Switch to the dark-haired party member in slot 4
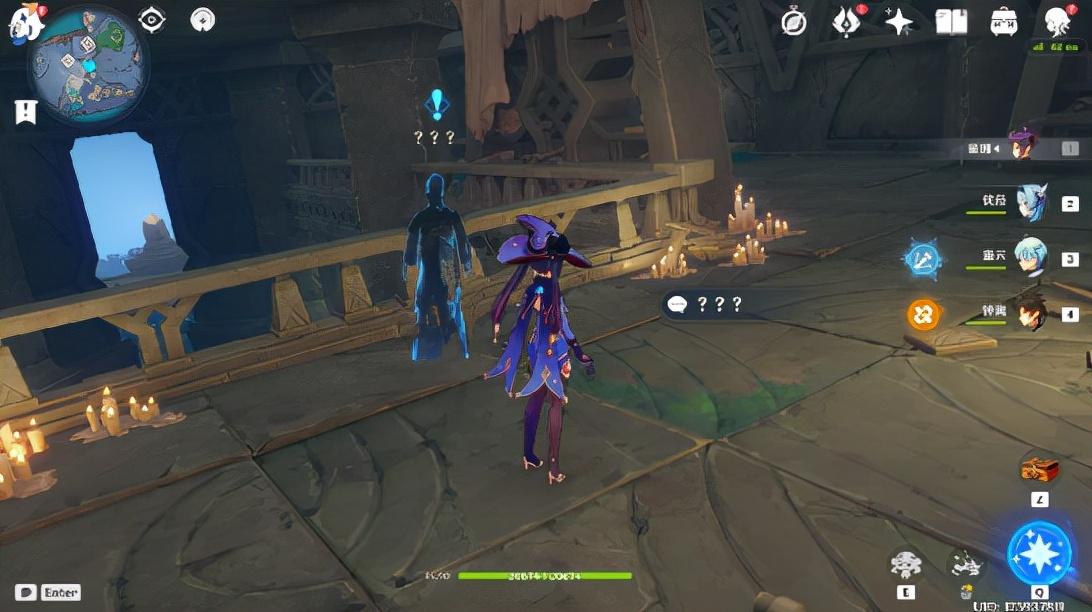This screenshot has width=1092, height=612. tap(1030, 312)
